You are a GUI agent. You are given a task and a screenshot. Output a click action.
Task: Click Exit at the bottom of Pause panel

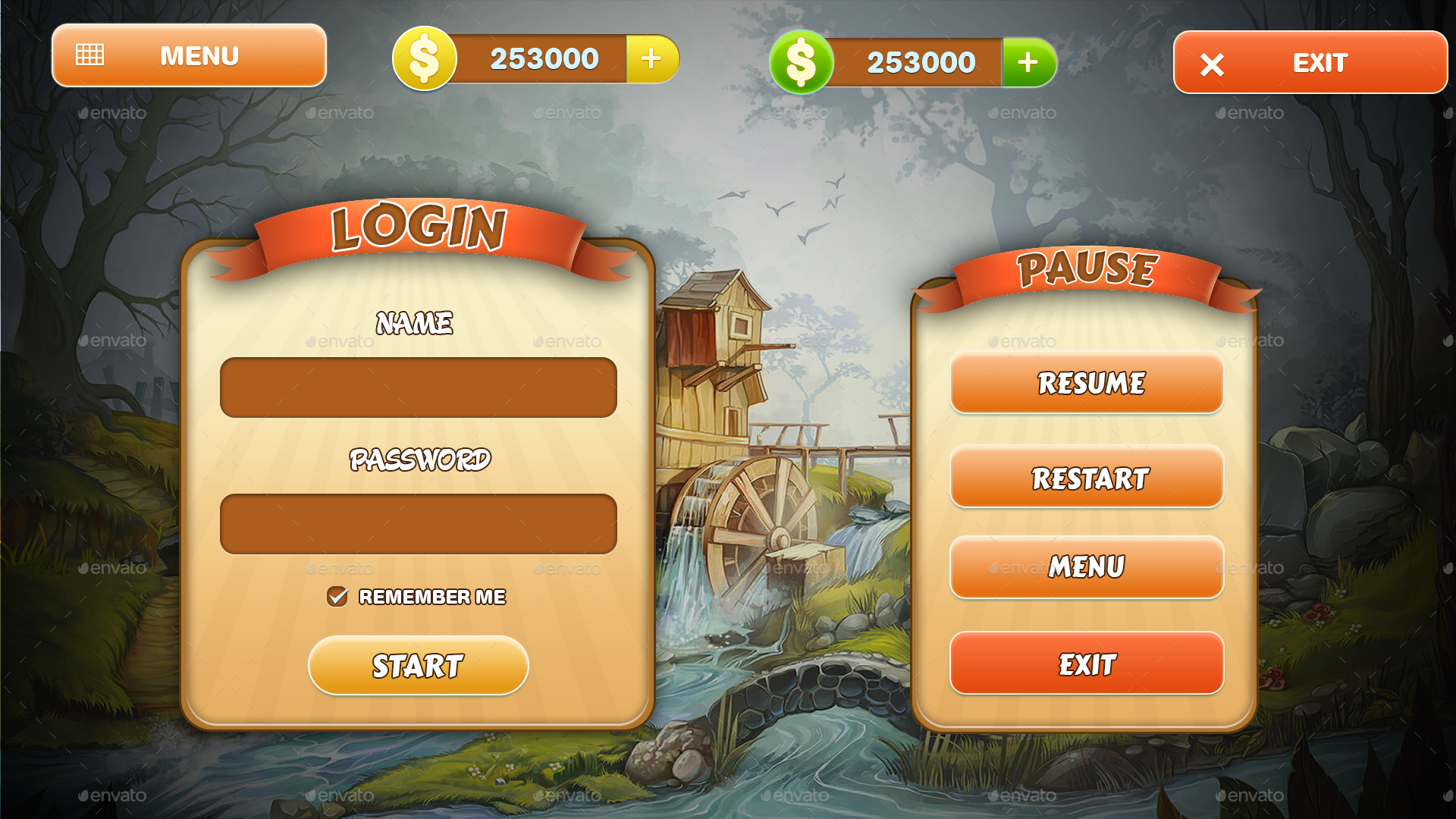pos(1086,663)
